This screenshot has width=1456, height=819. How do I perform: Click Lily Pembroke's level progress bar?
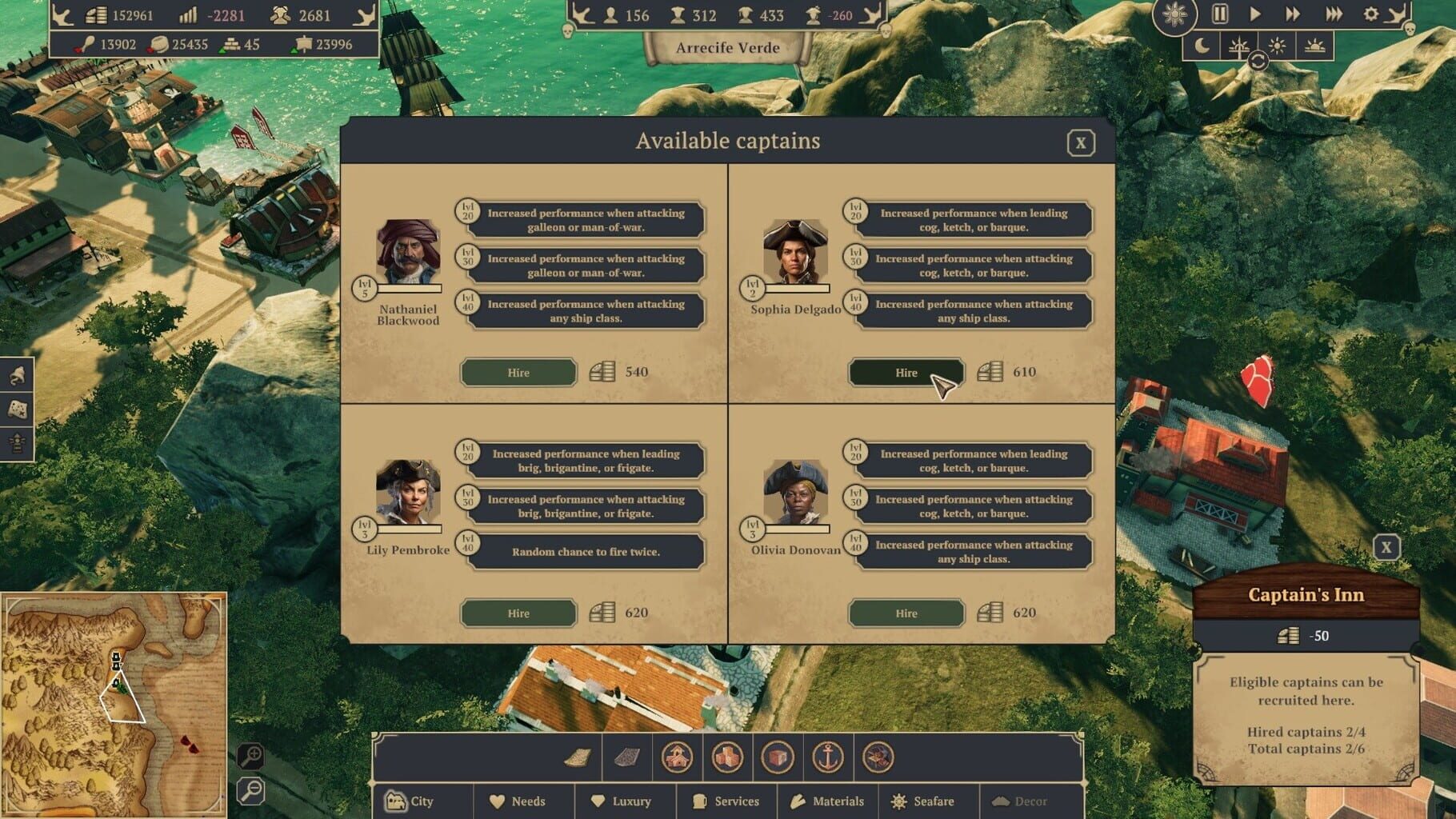point(411,529)
